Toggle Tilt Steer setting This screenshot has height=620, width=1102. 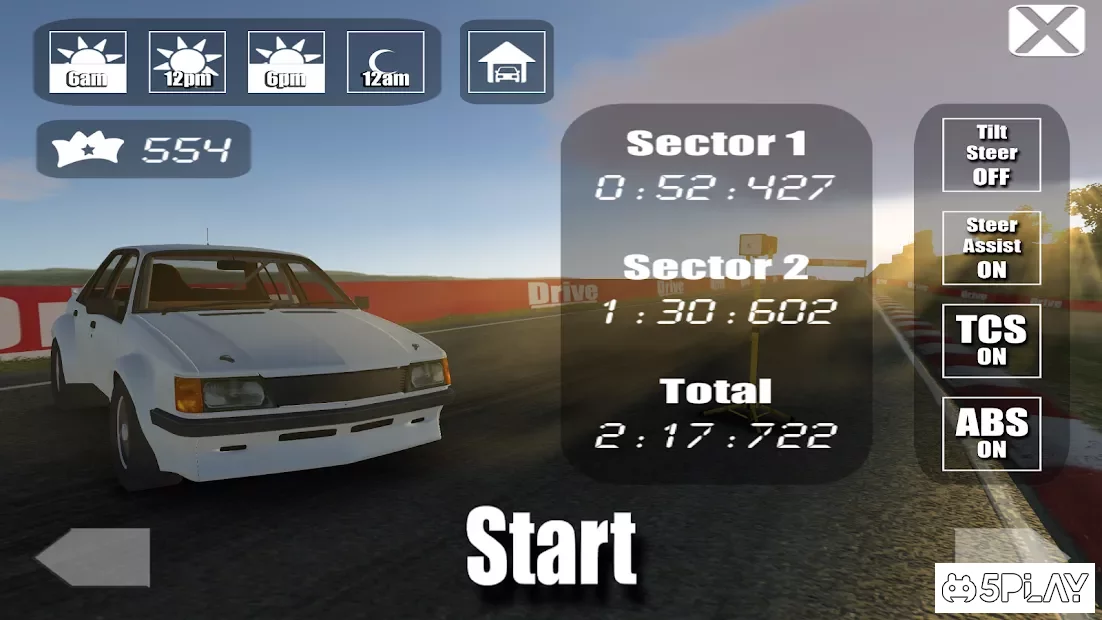[x=991, y=155]
